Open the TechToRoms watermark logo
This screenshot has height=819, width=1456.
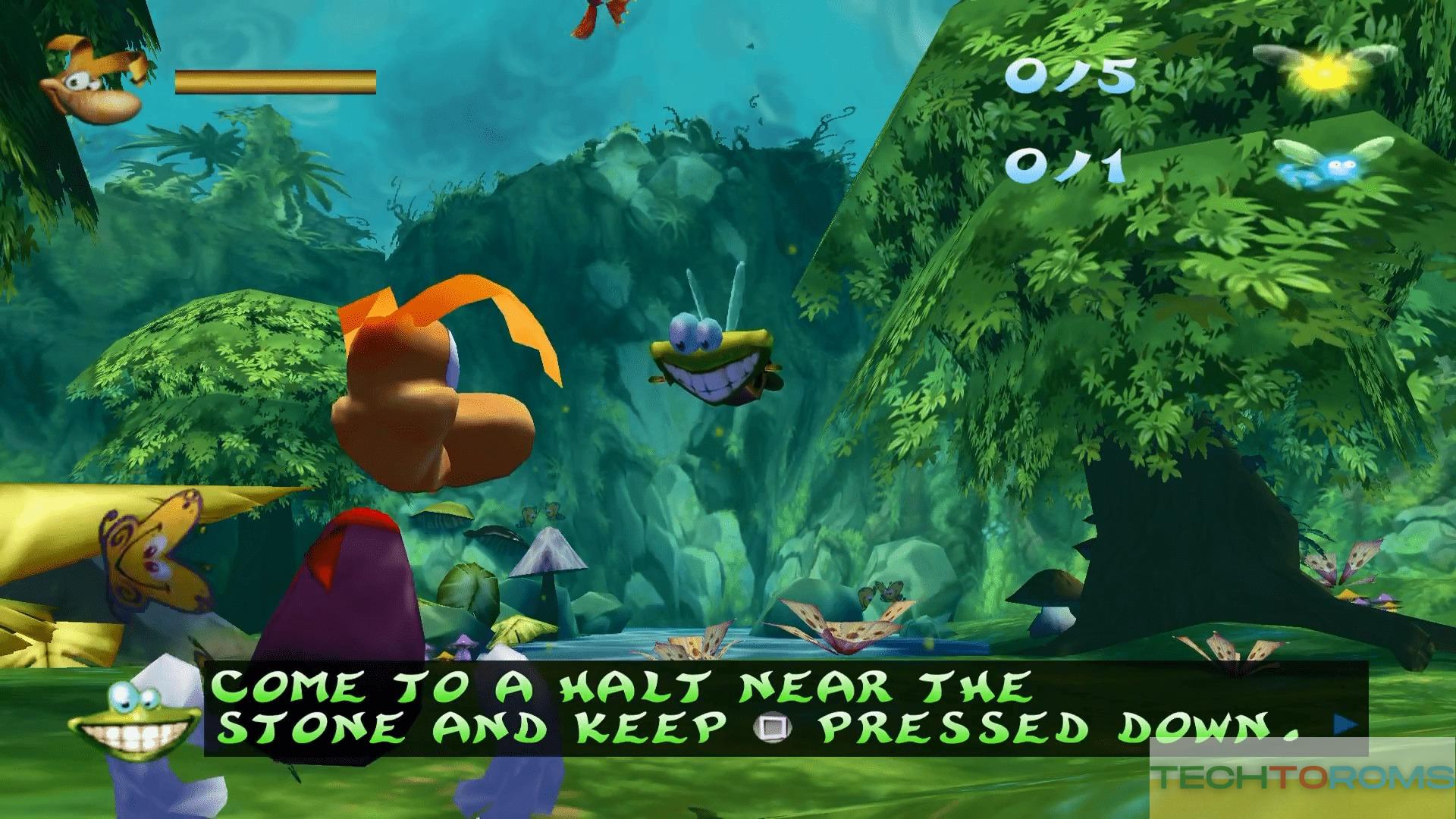(x=1302, y=778)
